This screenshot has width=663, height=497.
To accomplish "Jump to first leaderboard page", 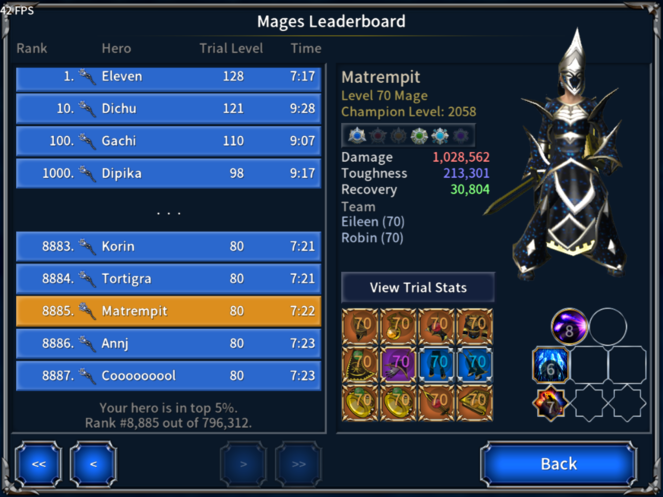I will pos(38,463).
